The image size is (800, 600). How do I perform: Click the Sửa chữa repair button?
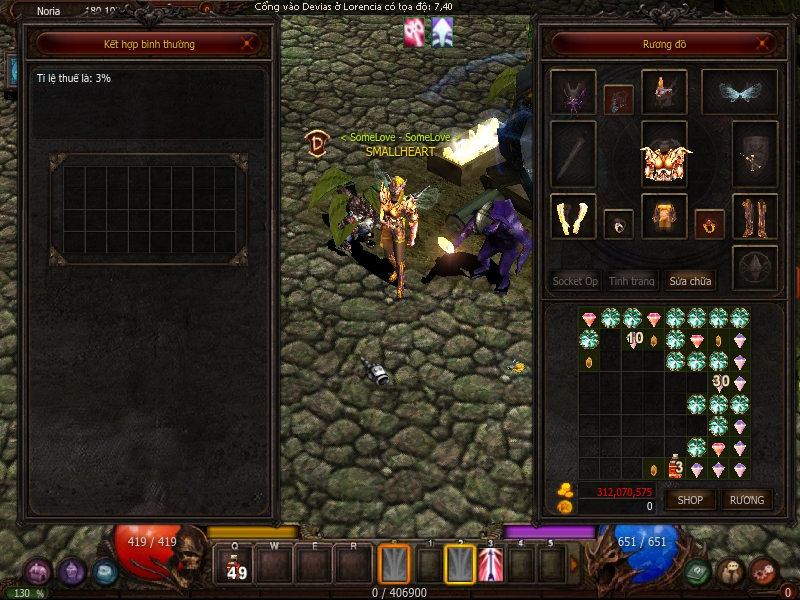(690, 281)
